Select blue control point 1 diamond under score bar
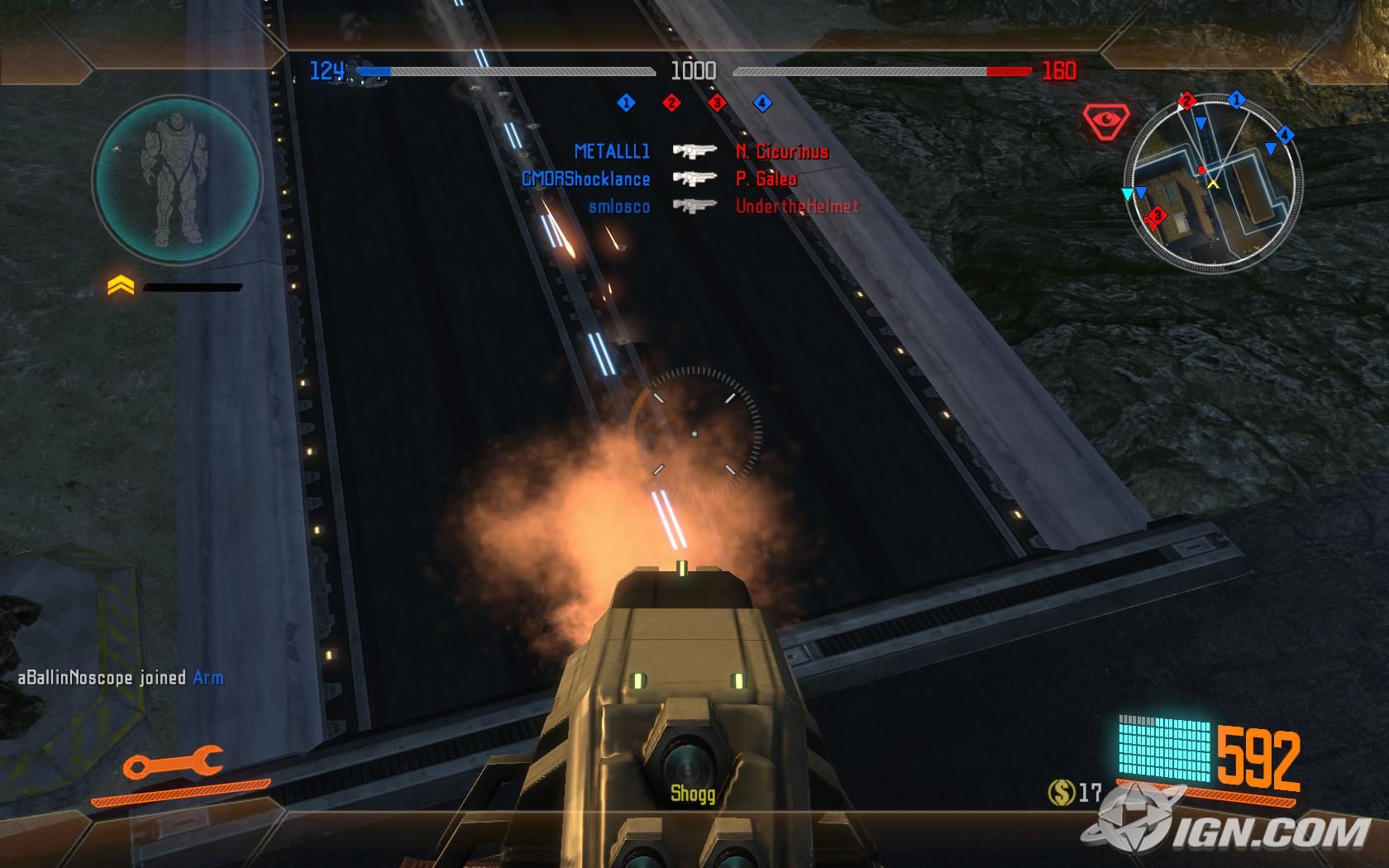 click(x=626, y=103)
